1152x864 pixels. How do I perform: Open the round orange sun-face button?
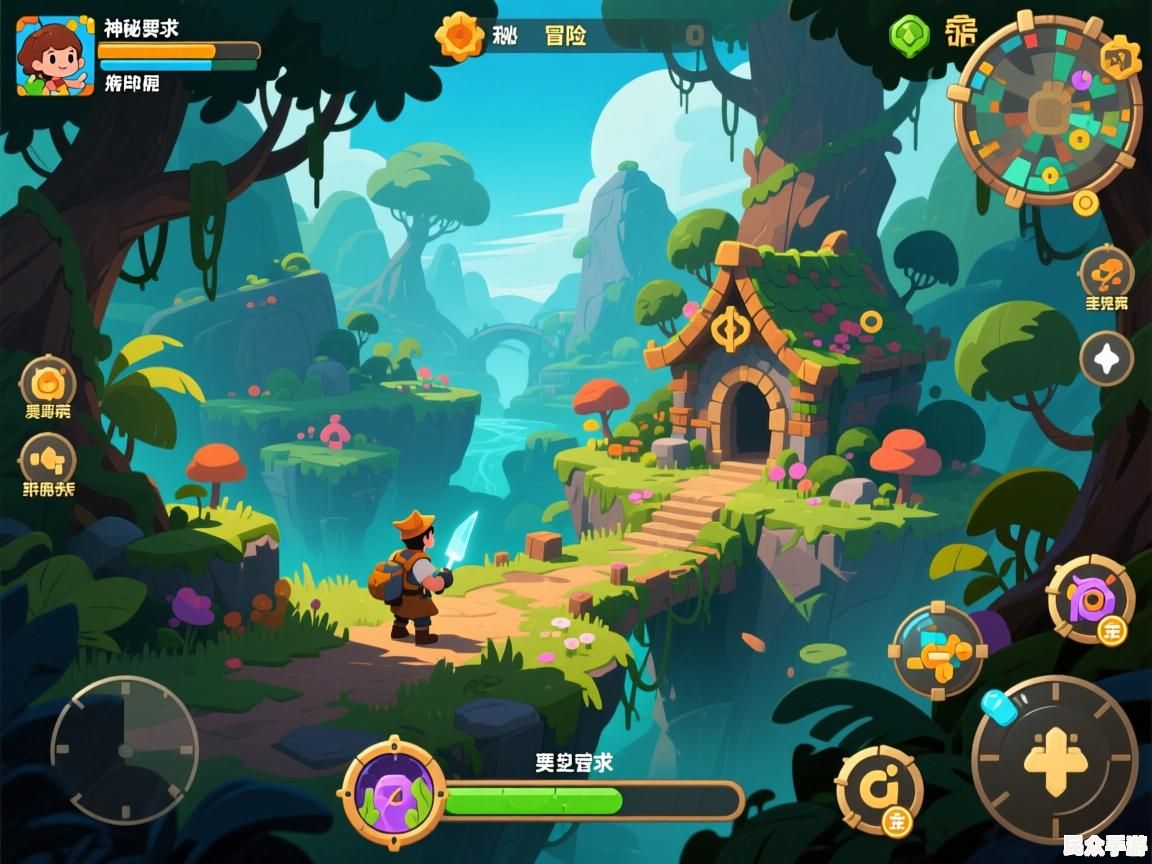click(48, 382)
